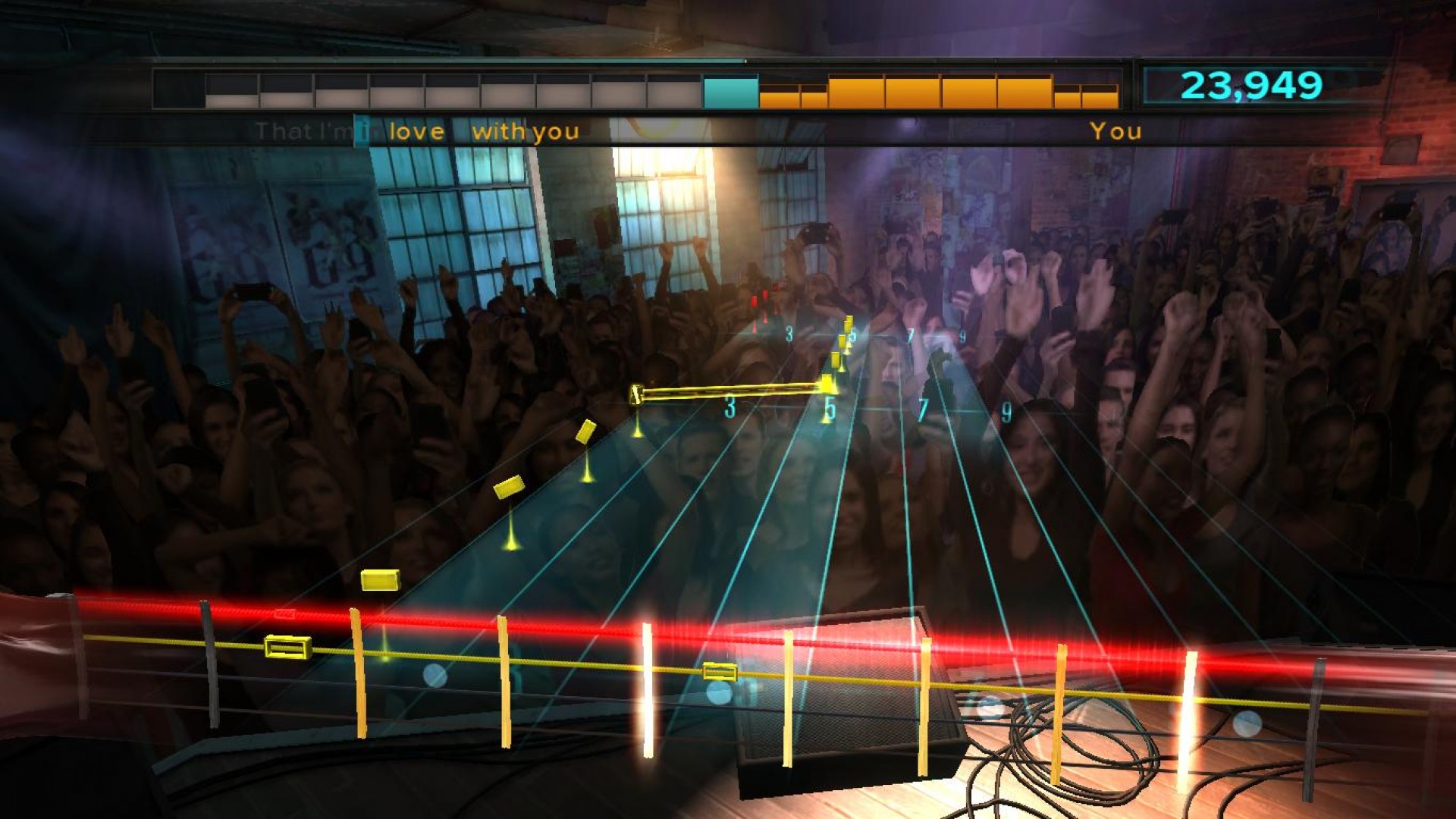This screenshot has height=819, width=1456.
Task: Select the lyric word 'love' in the display
Action: point(416,130)
